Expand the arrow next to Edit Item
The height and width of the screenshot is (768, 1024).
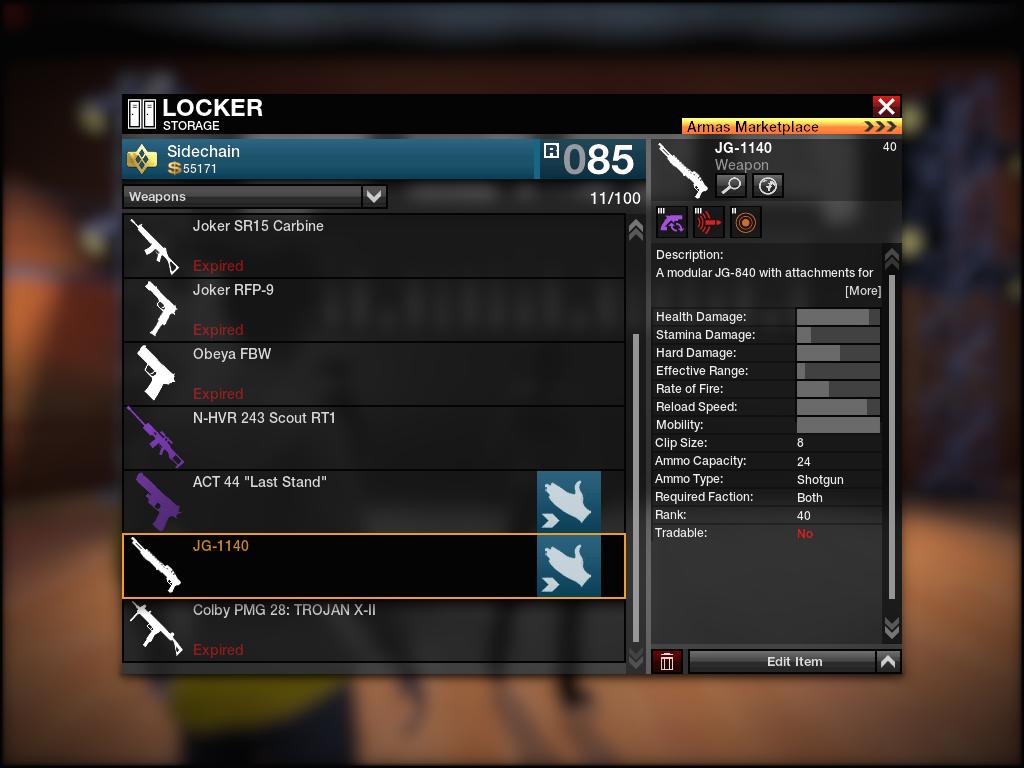click(888, 661)
